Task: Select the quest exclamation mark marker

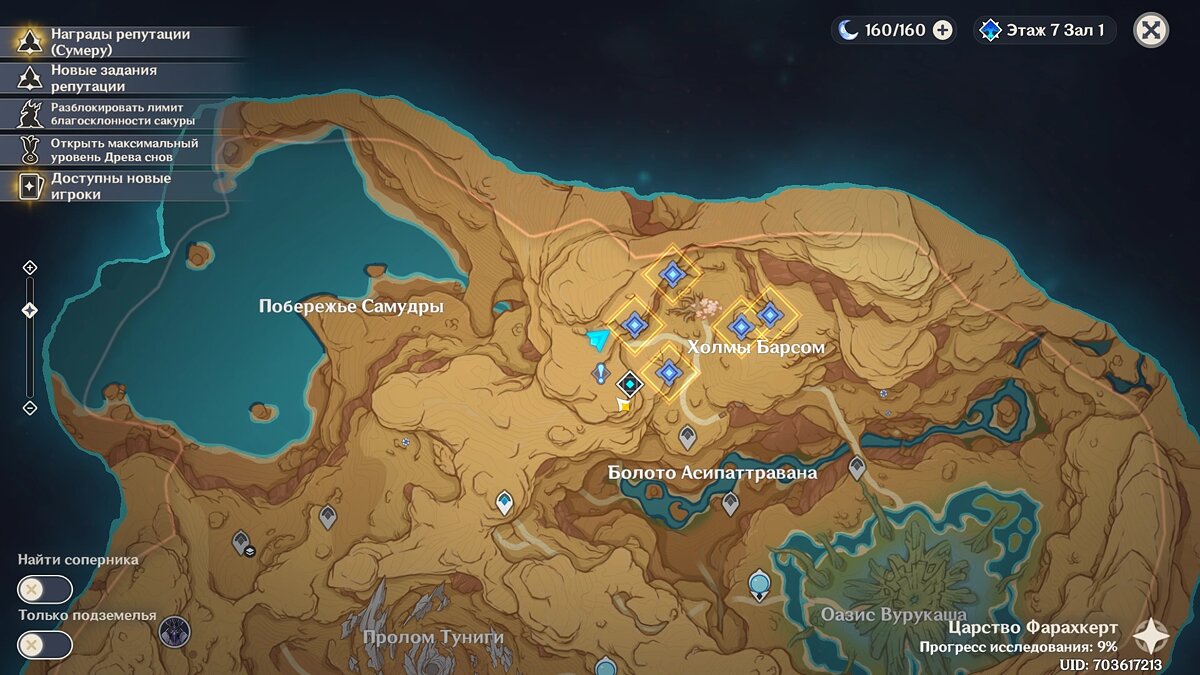Action: pos(600,374)
